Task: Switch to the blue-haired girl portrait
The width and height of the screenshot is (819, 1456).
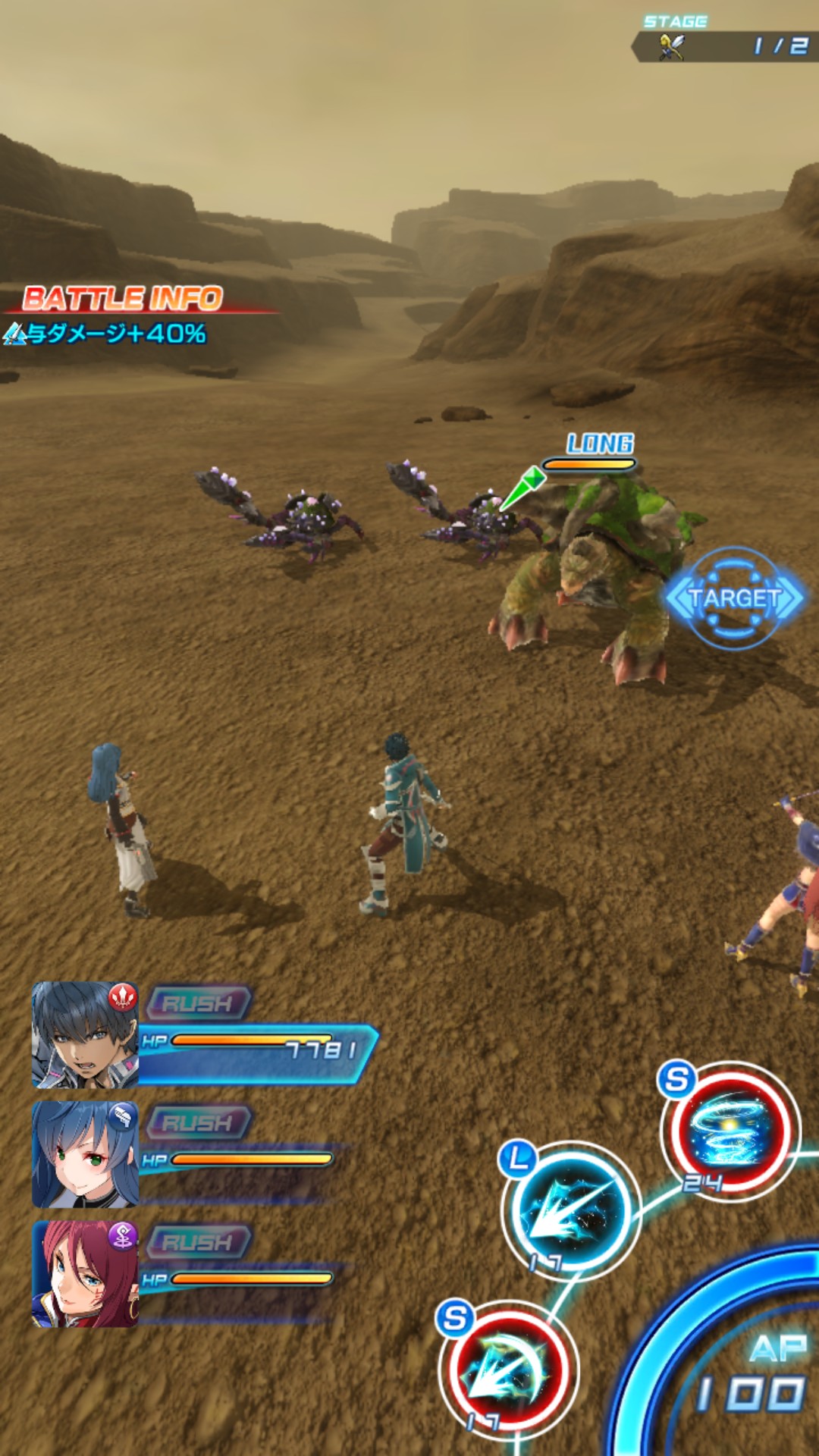Action: point(84,1154)
